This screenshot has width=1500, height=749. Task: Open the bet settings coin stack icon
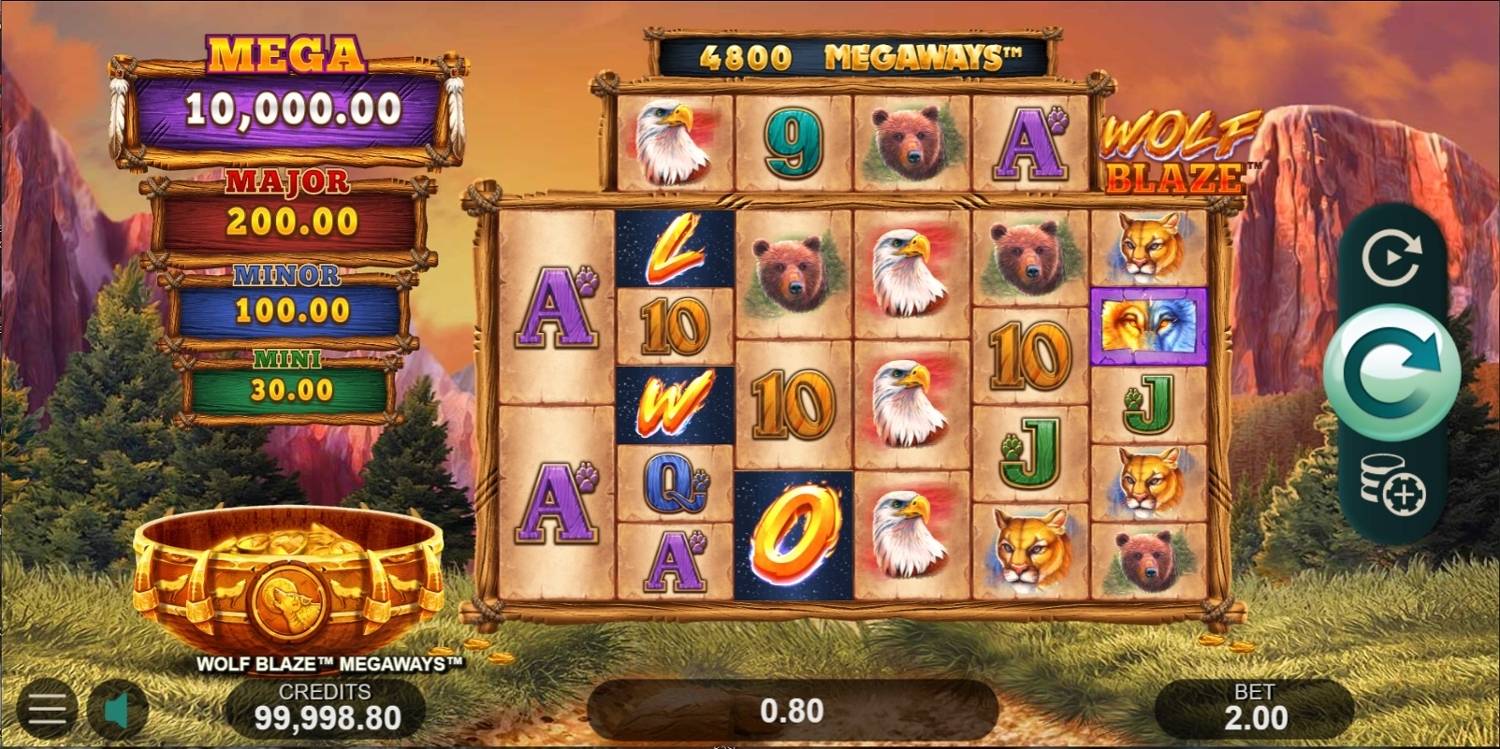point(1392,485)
